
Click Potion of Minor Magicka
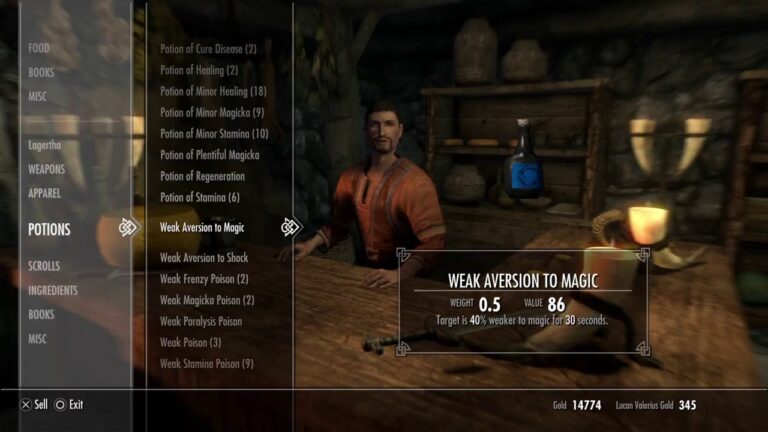click(x=212, y=112)
